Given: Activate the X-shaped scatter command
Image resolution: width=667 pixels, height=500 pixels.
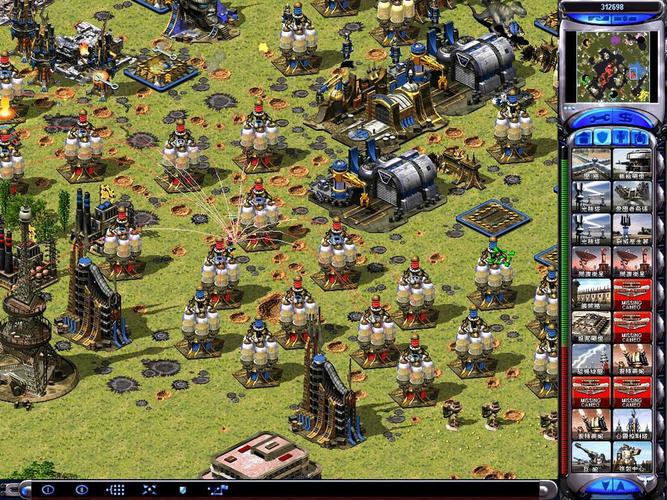Looking at the screenshot, I should [x=146, y=490].
